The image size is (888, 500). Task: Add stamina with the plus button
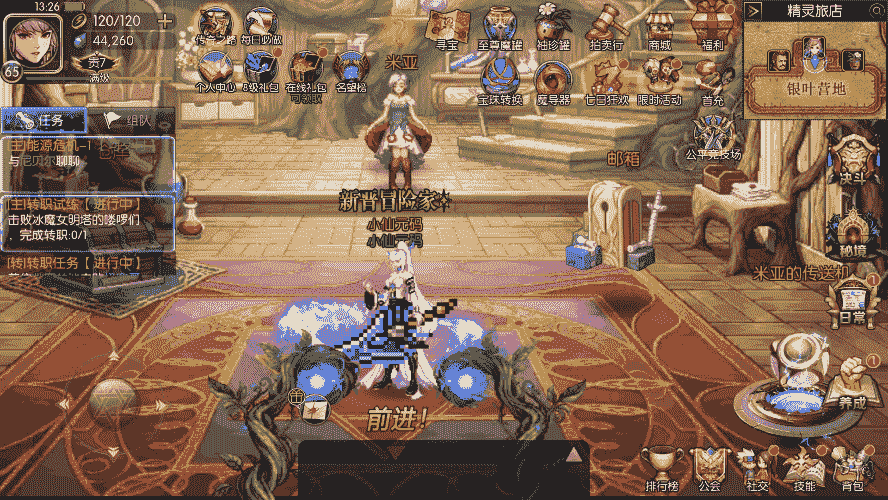click(165, 21)
